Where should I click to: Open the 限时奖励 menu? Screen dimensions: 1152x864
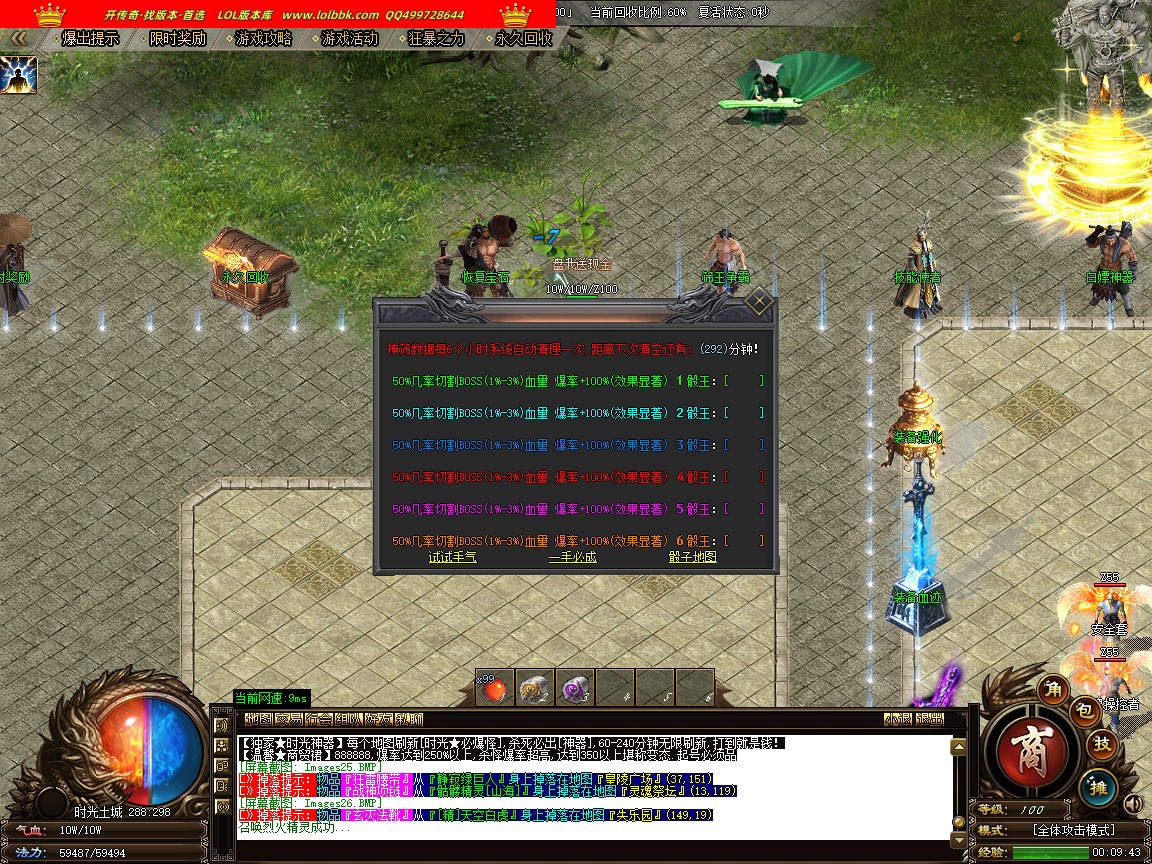(x=177, y=39)
